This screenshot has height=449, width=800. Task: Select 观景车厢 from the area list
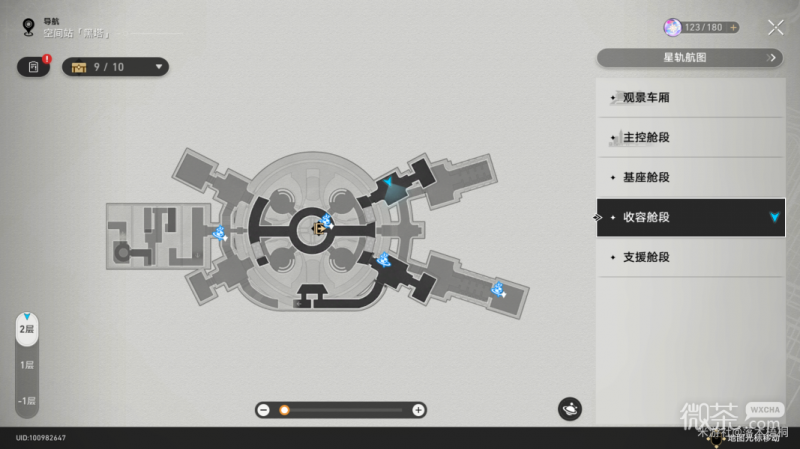click(x=690, y=98)
